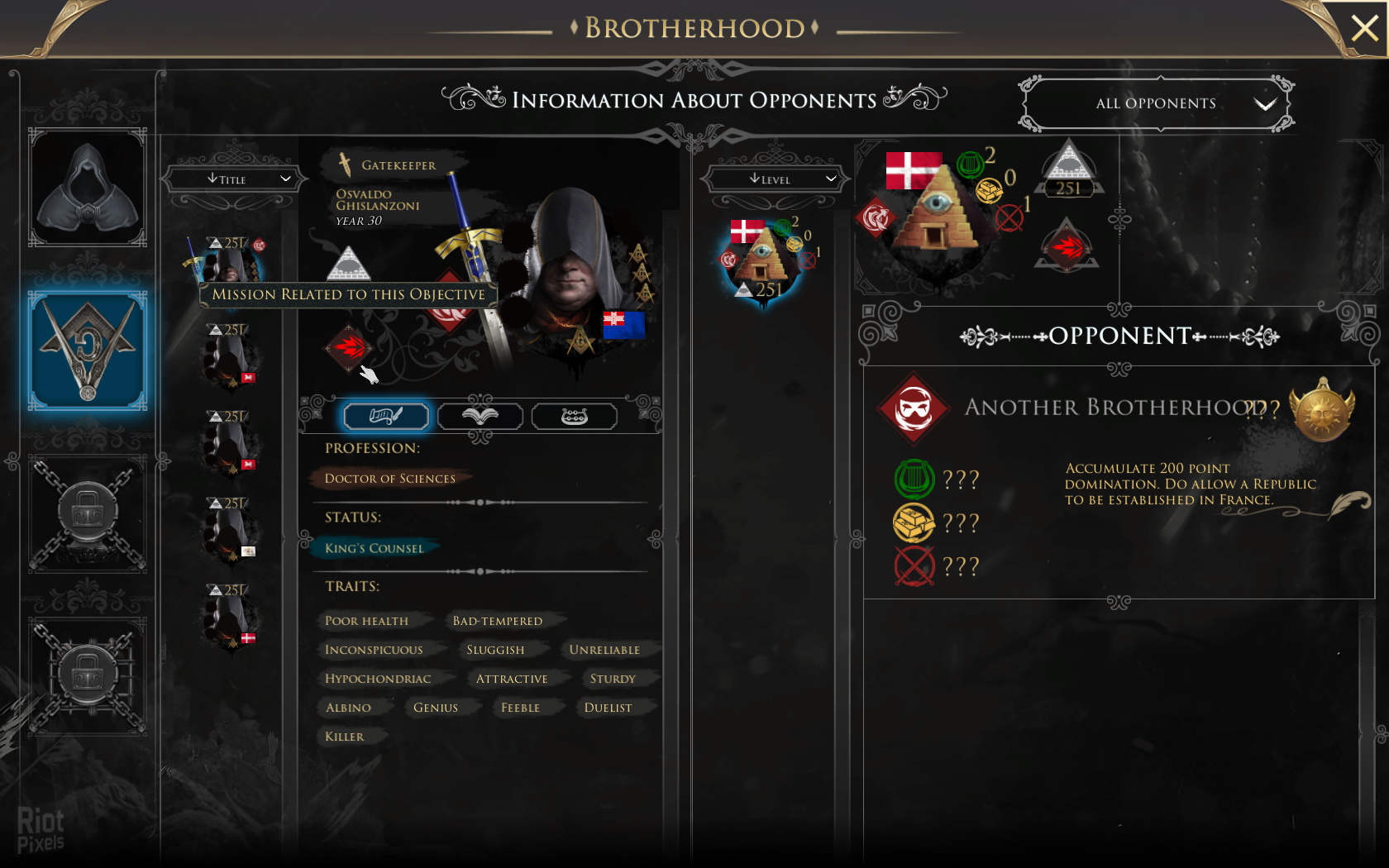
Task: Select the square and compass sidebar tab
Action: pyautogui.click(x=88, y=351)
